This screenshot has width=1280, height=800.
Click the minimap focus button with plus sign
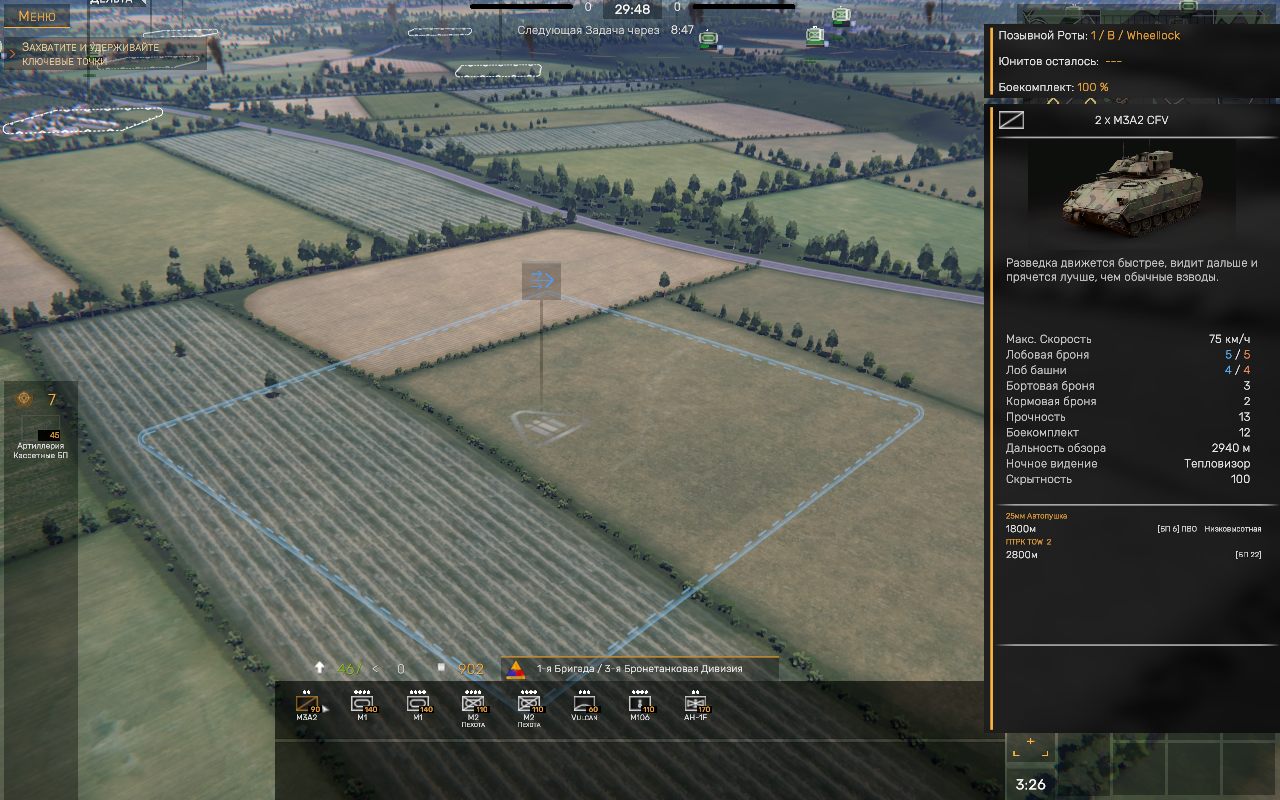pos(1030,744)
